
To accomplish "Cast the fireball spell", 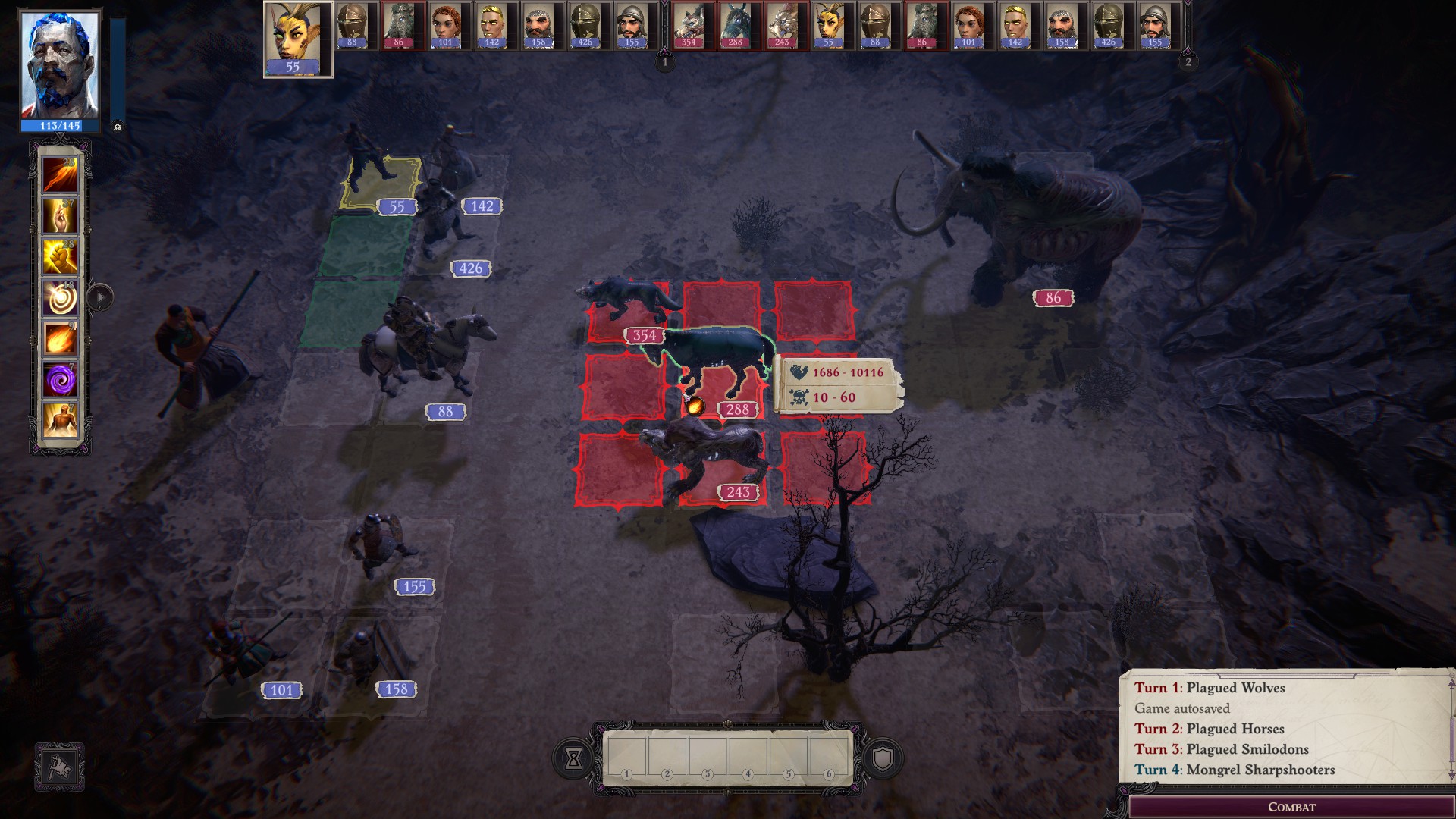I will 61,339.
